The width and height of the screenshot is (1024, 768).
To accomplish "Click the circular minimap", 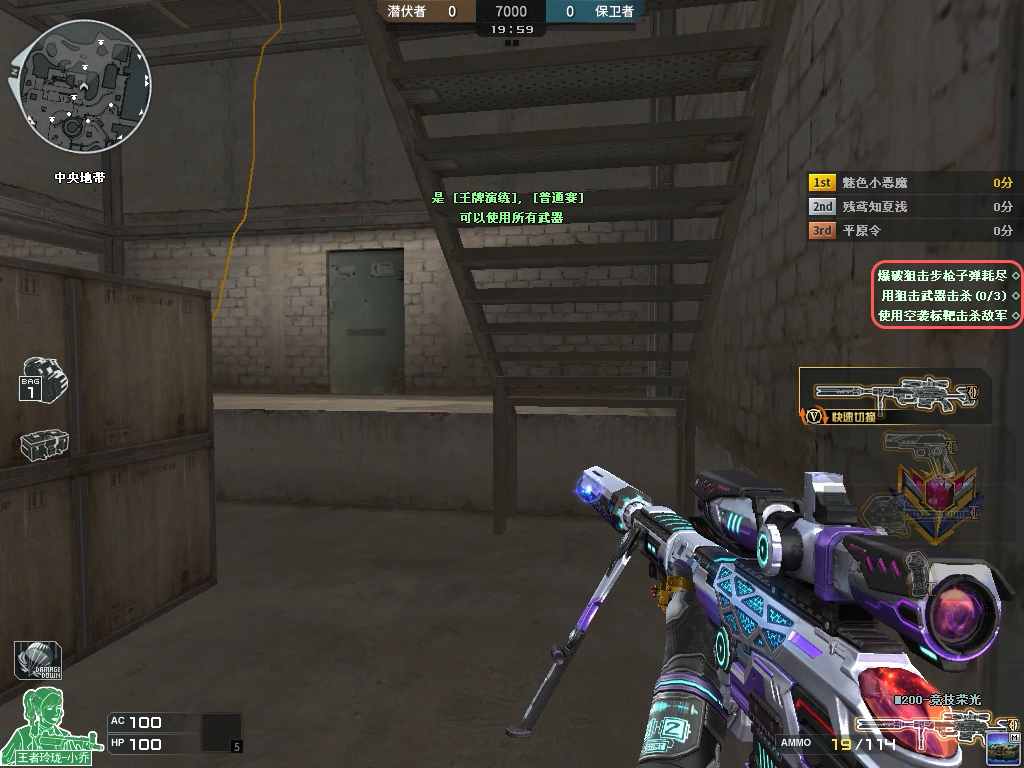I will 86,88.
